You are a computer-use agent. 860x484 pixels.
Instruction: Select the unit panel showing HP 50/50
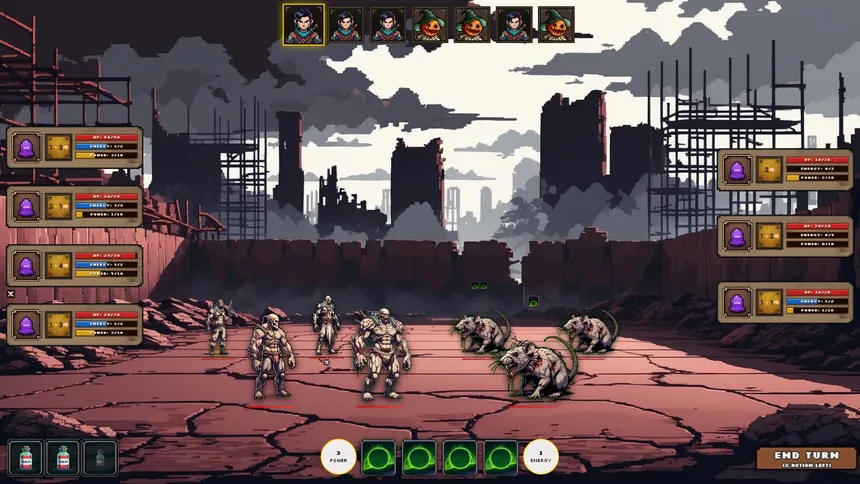pyautogui.click(x=75, y=147)
